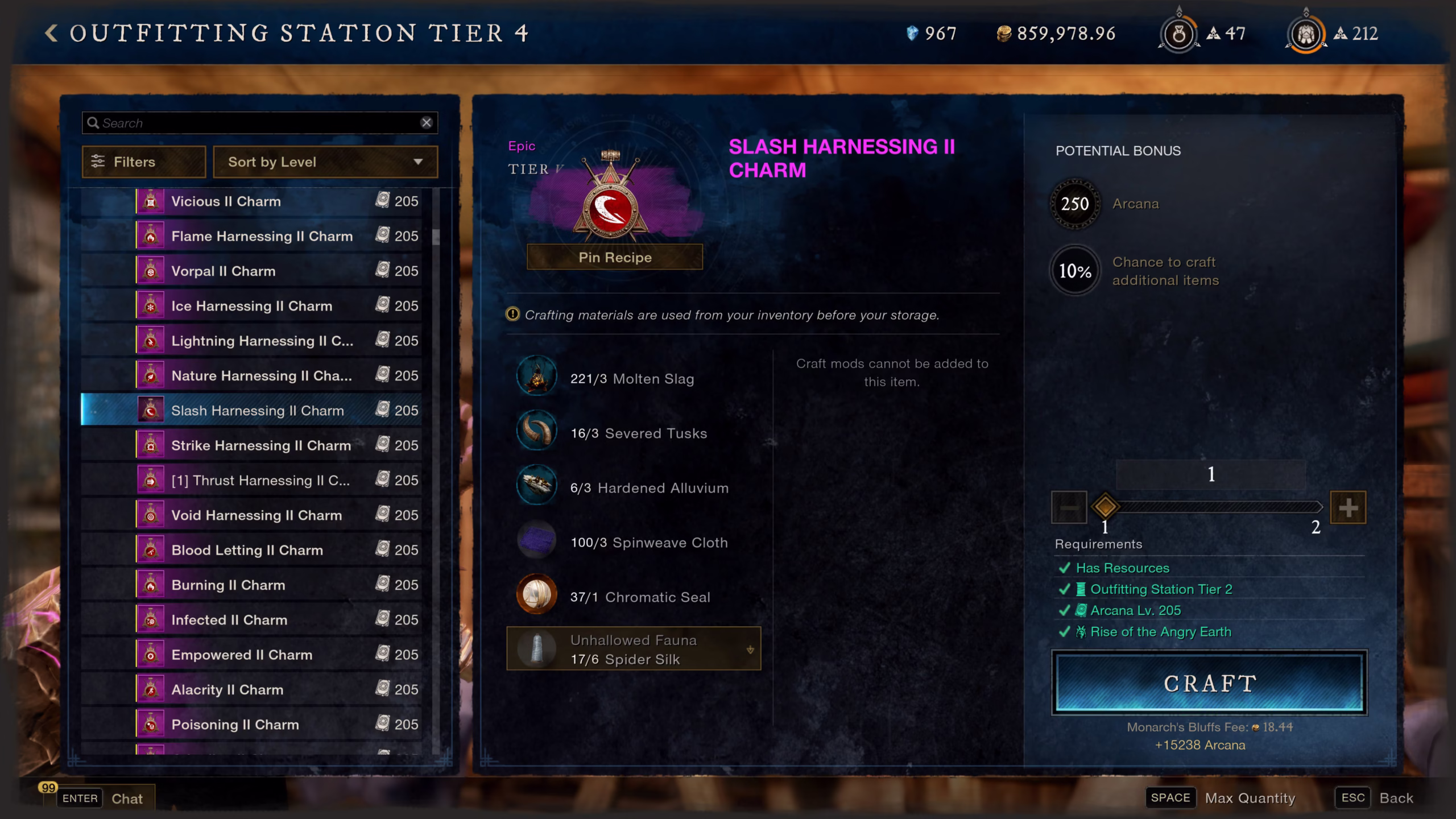Craft the Slash Harnessing II Charm
1456x819 pixels.
[1209, 683]
